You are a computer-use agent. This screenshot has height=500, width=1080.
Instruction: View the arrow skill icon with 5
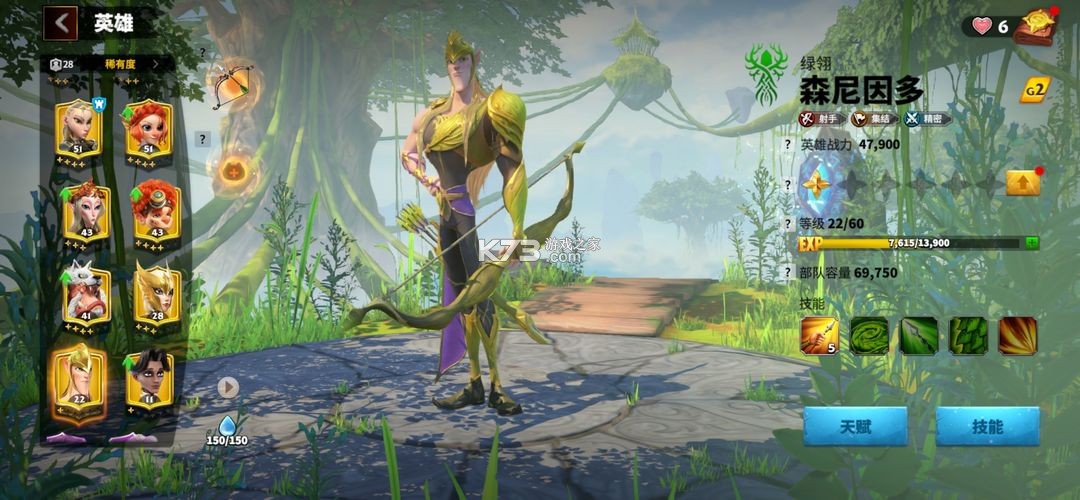(819, 336)
